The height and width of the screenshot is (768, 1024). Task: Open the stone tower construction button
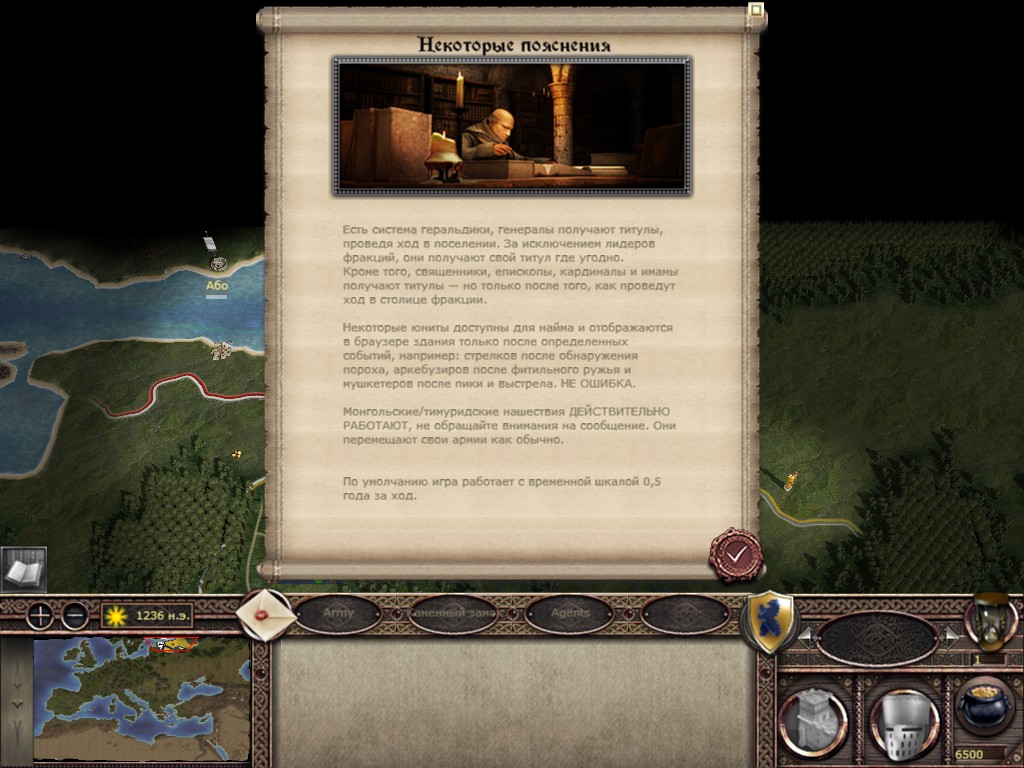pyautogui.click(x=813, y=718)
